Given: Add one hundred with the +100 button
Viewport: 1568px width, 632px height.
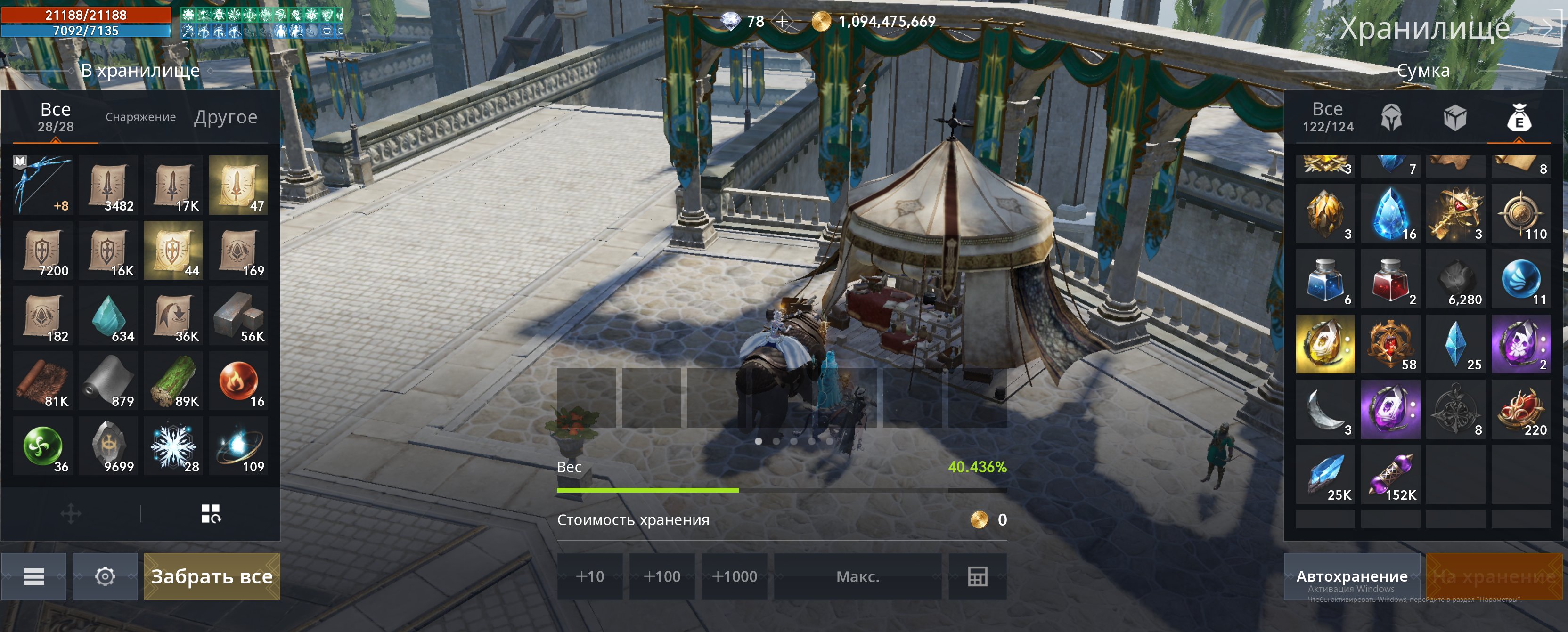Looking at the screenshot, I should [x=661, y=576].
